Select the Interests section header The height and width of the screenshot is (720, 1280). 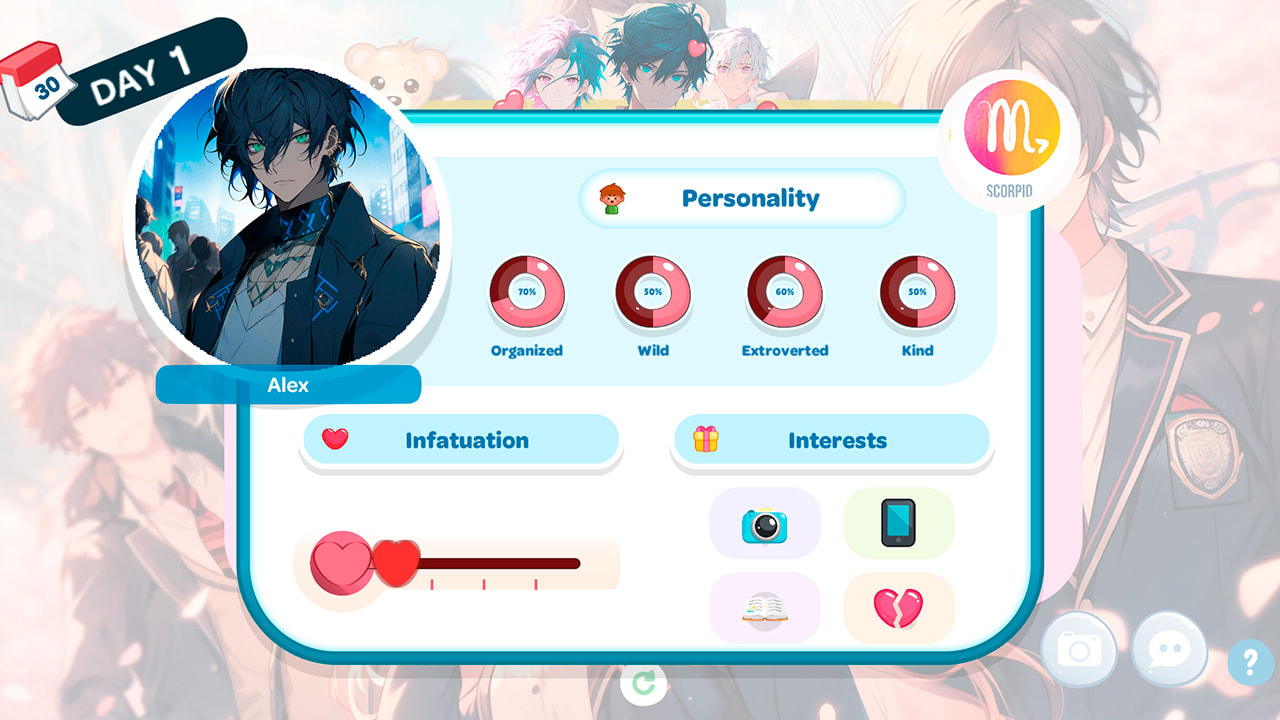point(832,439)
